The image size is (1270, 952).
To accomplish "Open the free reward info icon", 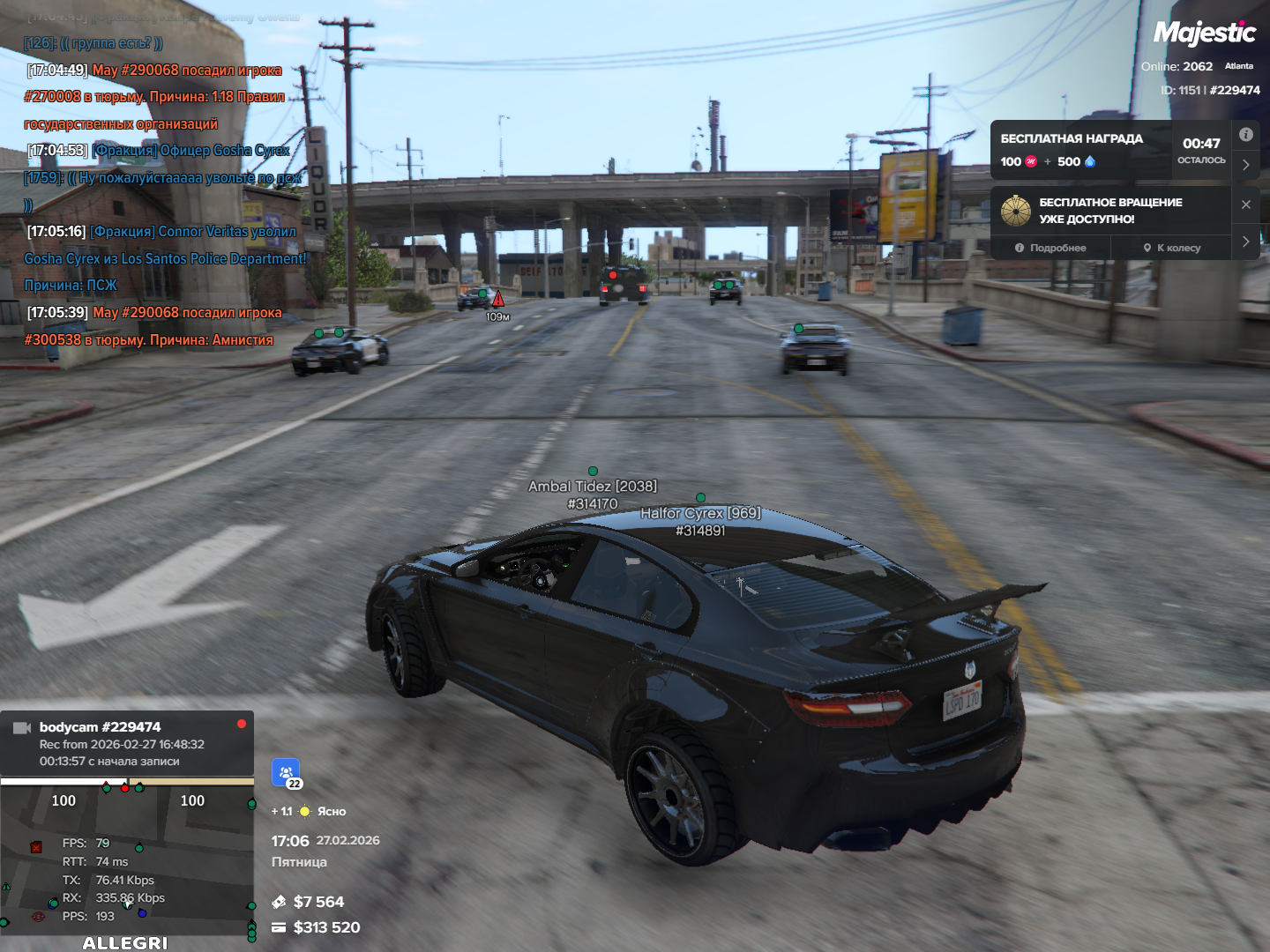I will 1245,135.
